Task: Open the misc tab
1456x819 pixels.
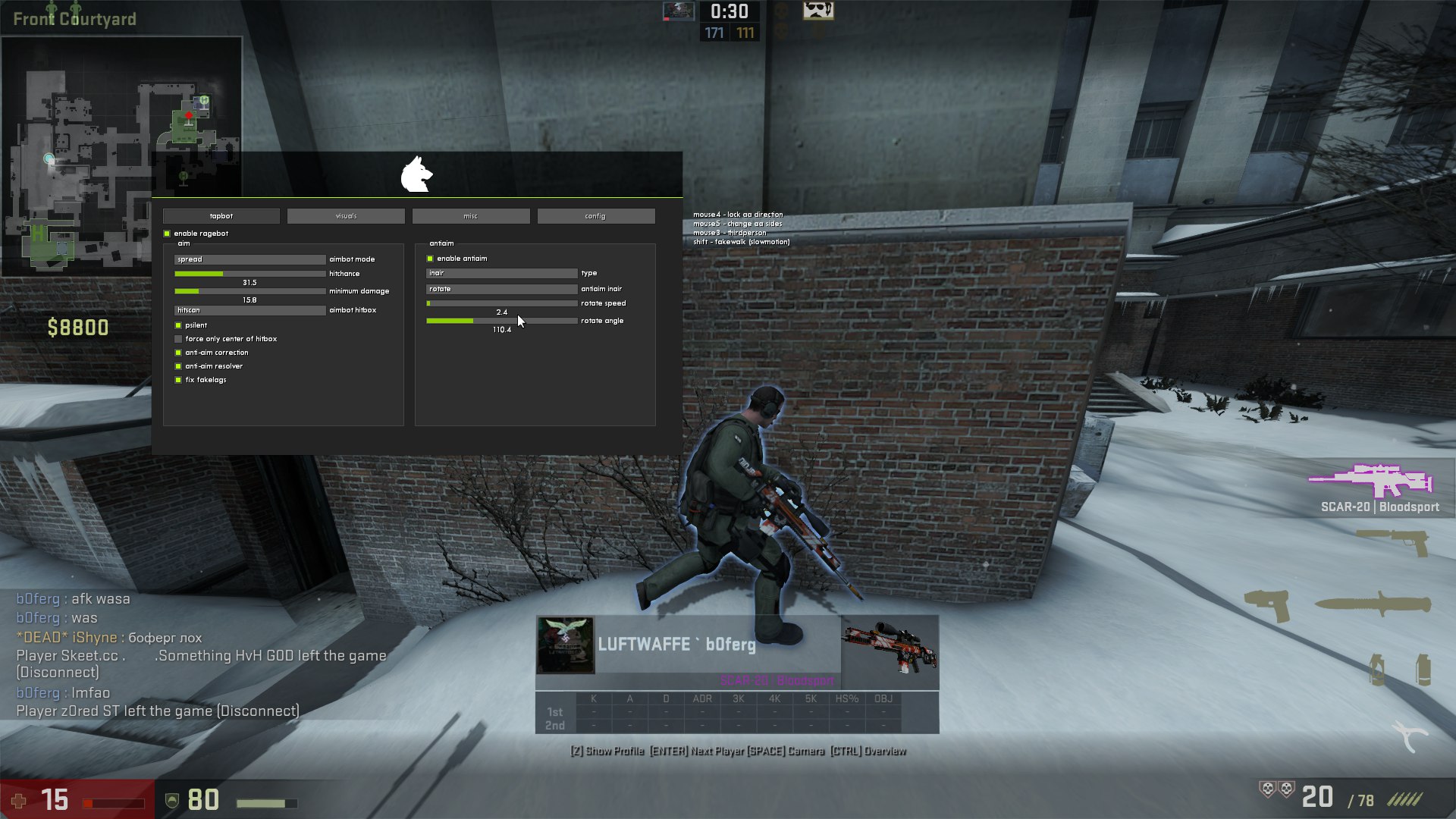Action: [x=471, y=216]
